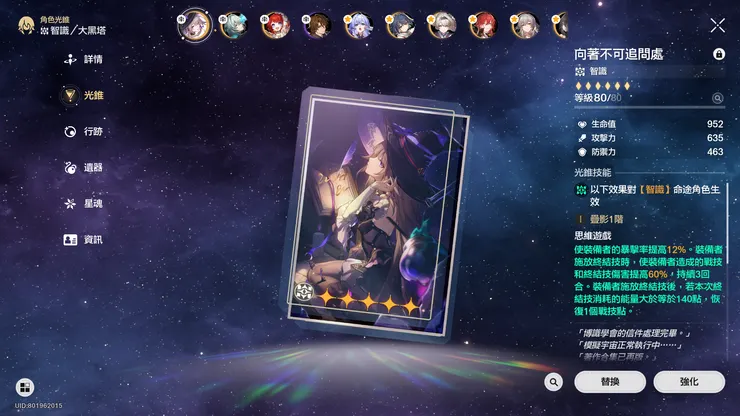Viewport: 740px width, 416px height.
Task: Choose the blue-haired character portrait in the roster
Action: 358,24
